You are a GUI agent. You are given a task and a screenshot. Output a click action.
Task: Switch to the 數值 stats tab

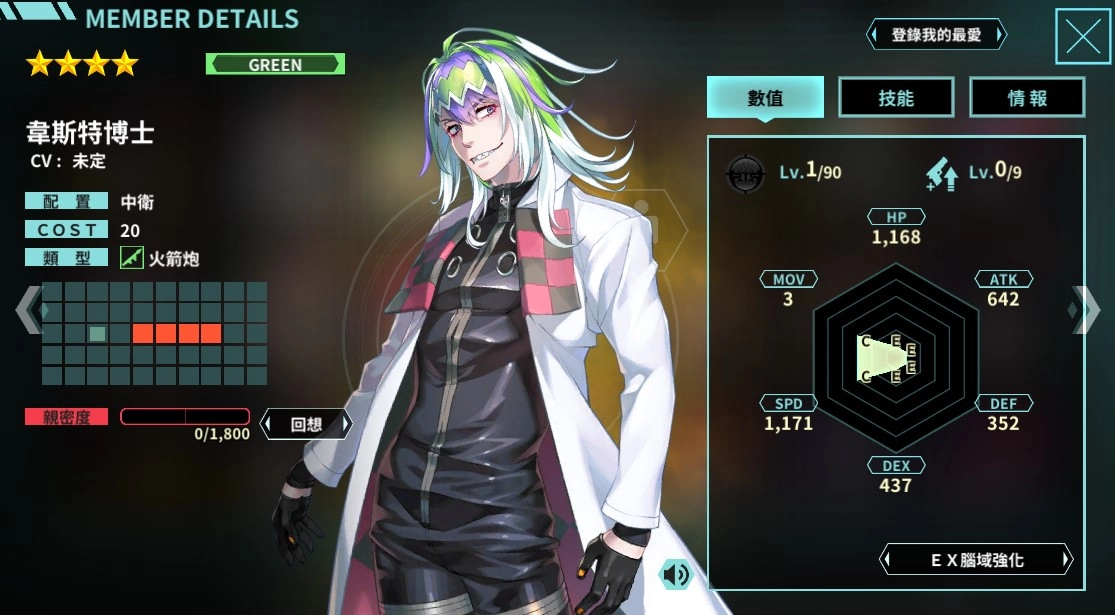point(765,97)
